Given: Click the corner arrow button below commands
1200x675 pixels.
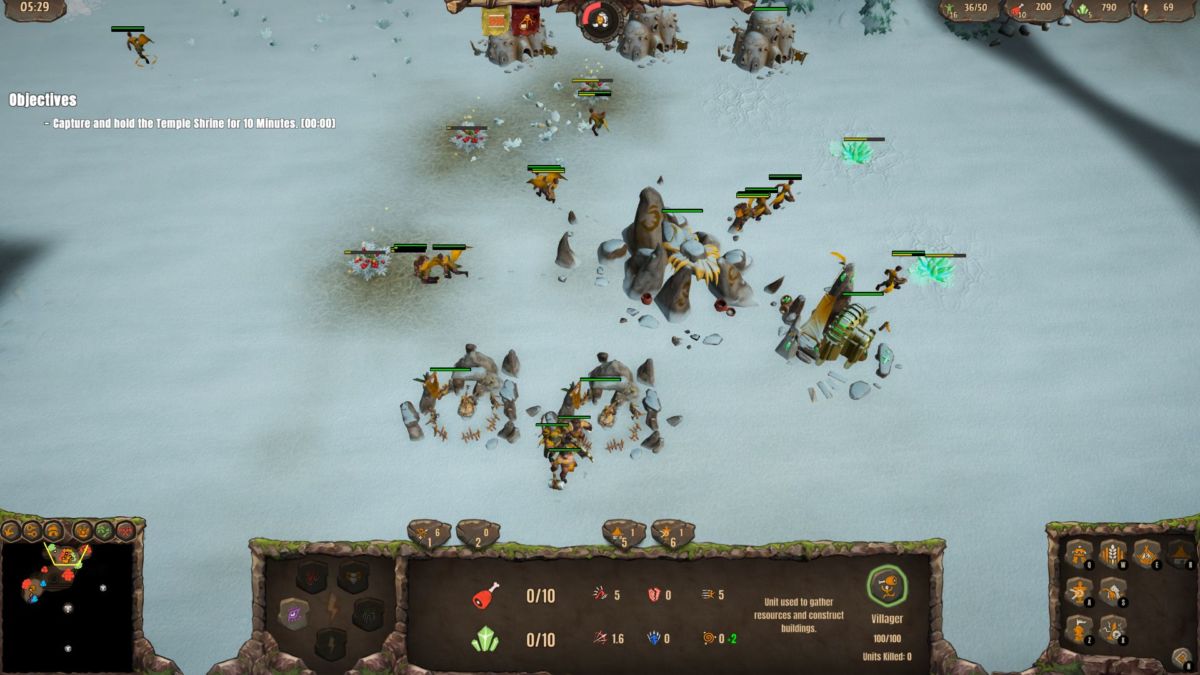Looking at the screenshot, I should (1181, 658).
